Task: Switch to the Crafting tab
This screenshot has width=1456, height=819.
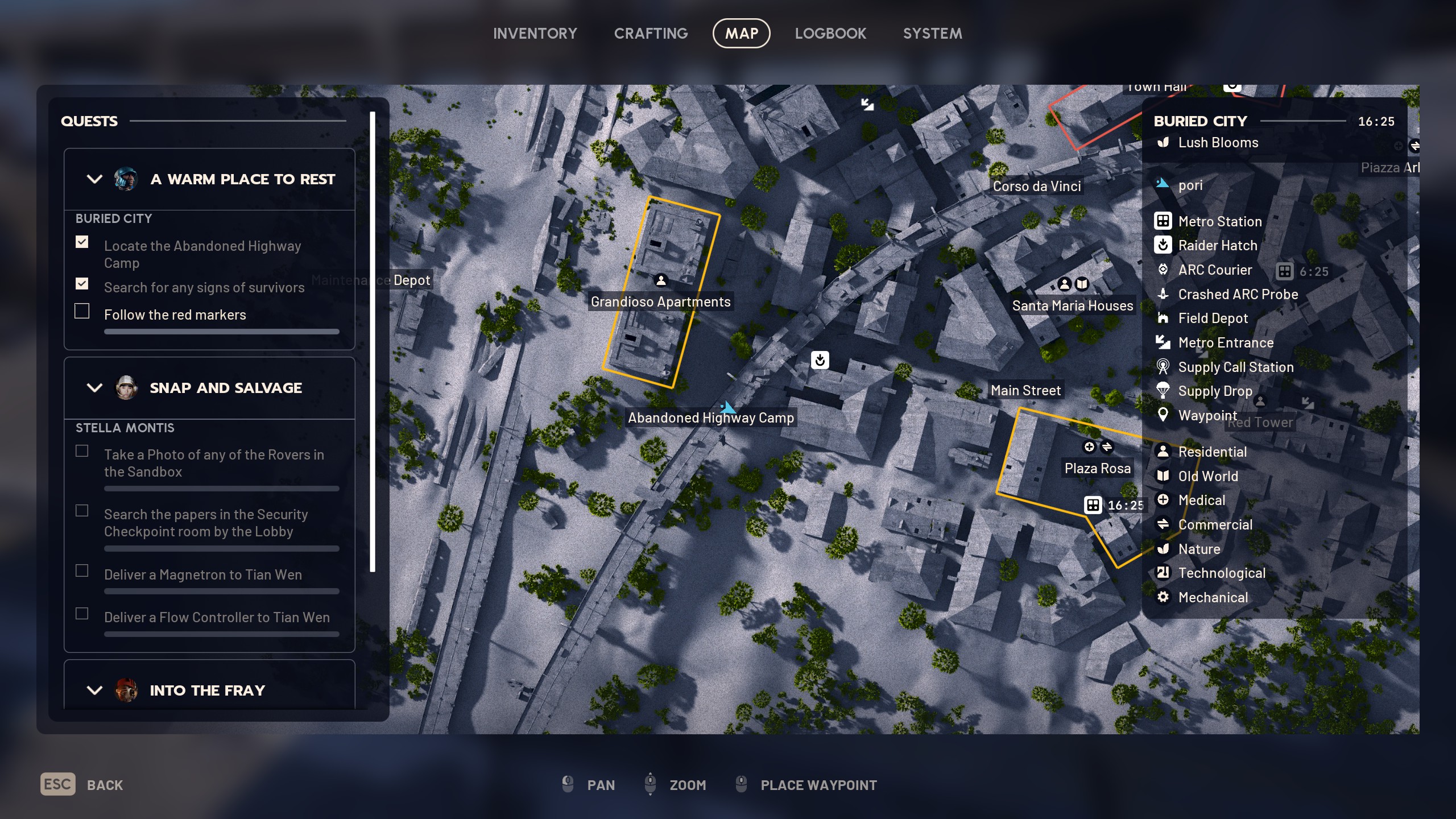Action: 651,34
